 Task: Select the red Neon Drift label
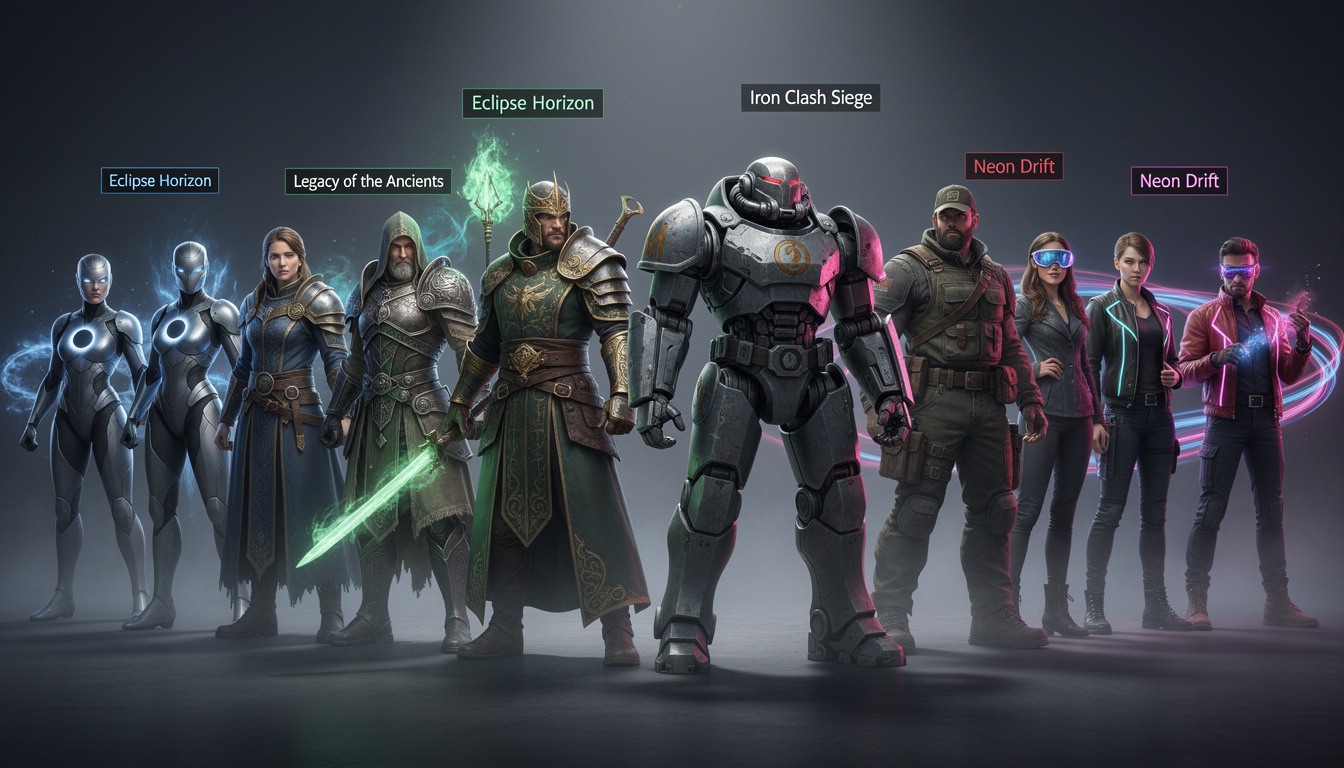pos(1013,166)
